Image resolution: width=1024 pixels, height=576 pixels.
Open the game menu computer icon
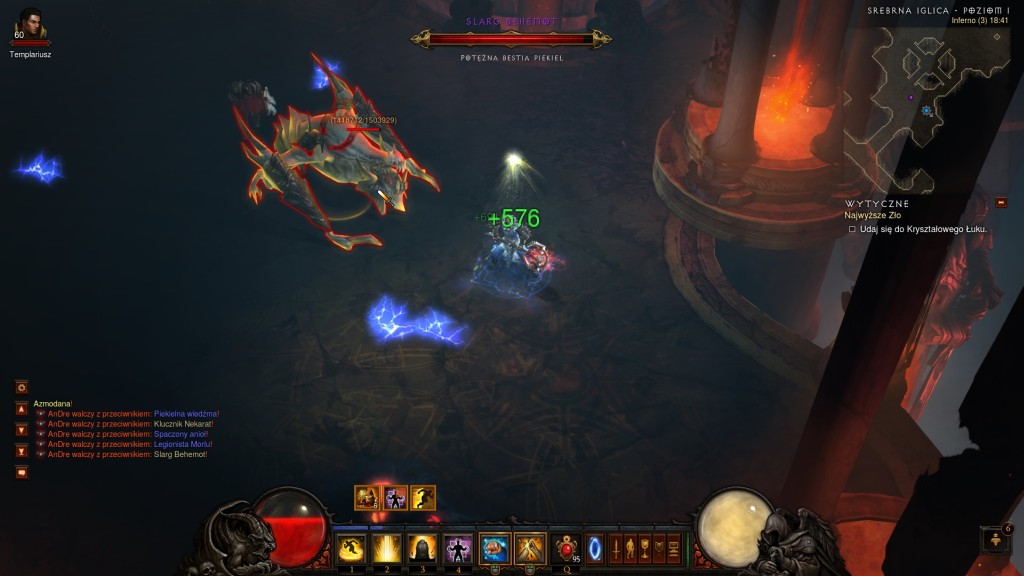(x=673, y=549)
